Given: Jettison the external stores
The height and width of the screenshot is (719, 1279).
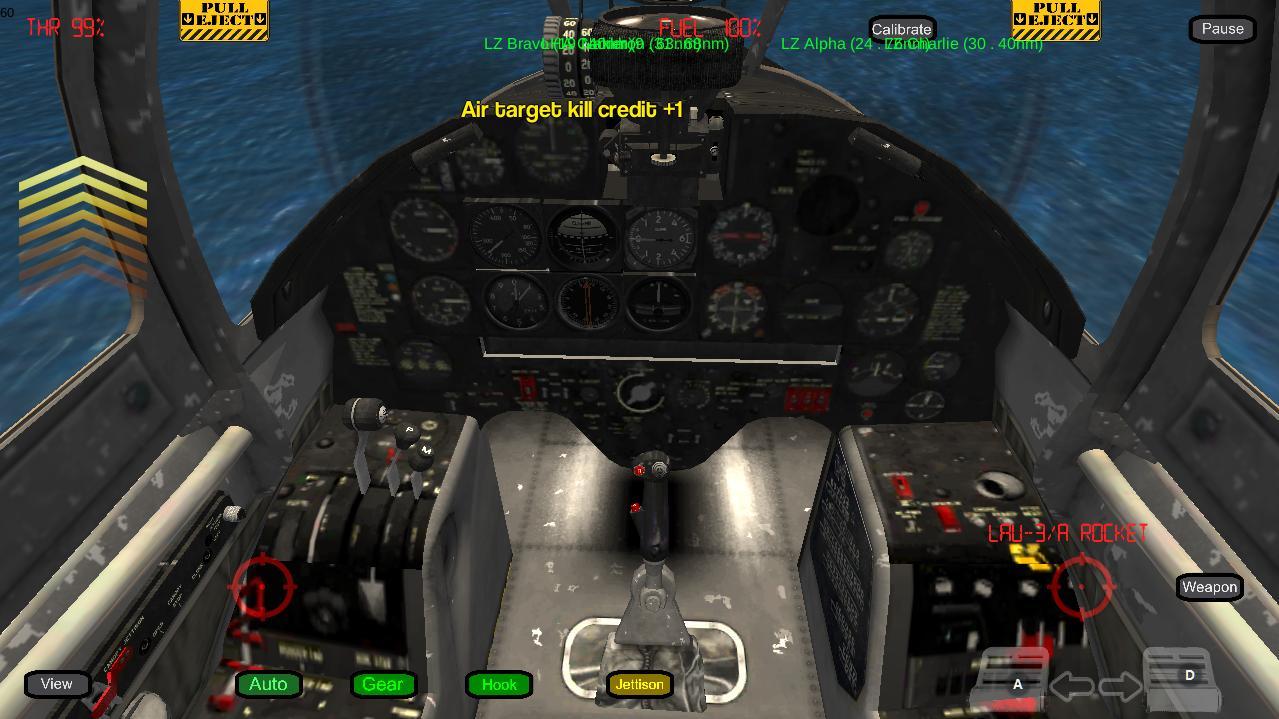Looking at the screenshot, I should (x=639, y=684).
